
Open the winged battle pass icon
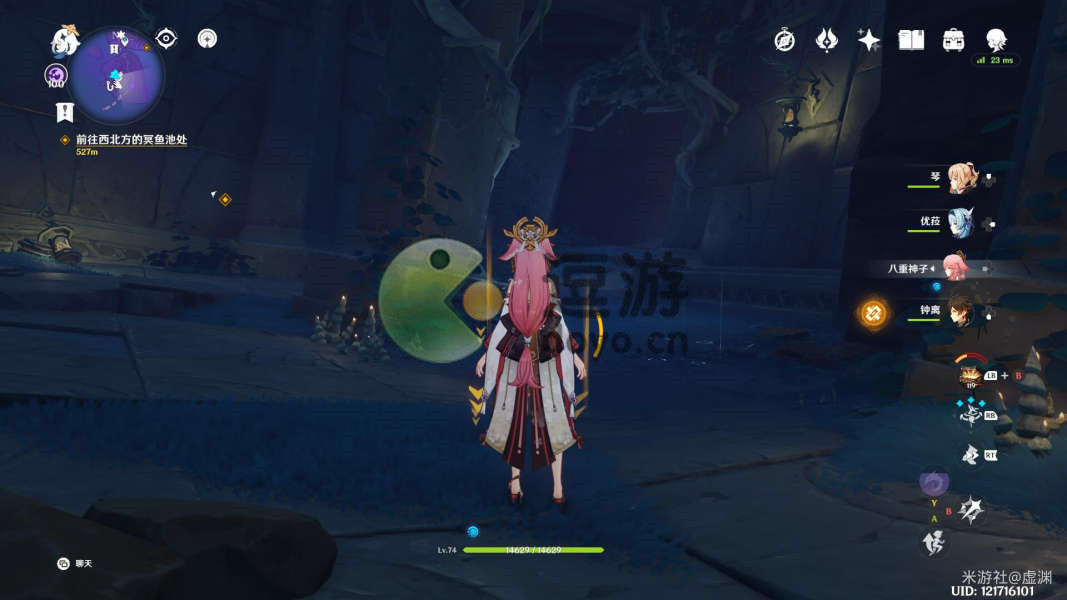tap(827, 40)
